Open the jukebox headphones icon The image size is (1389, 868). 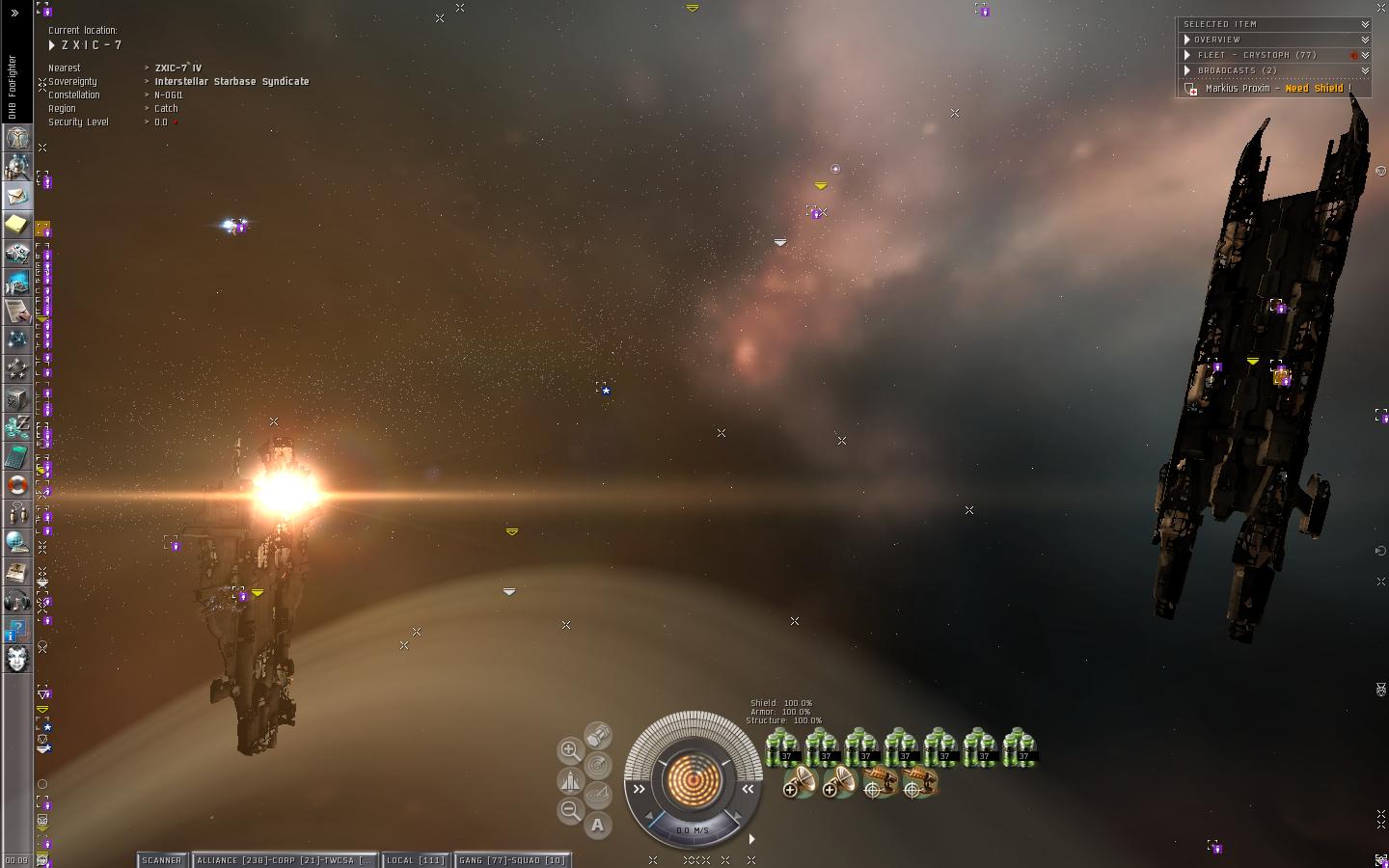tap(16, 602)
